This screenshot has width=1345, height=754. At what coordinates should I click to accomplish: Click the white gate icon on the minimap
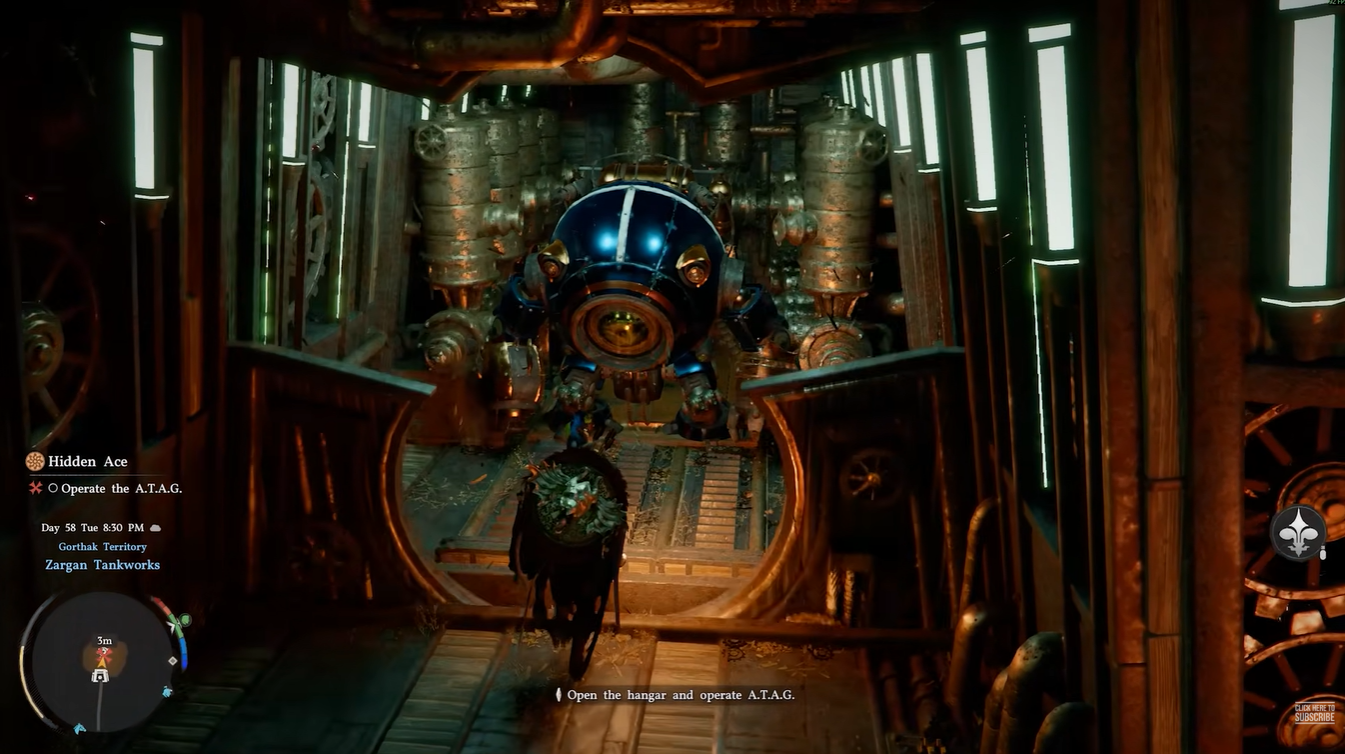click(x=99, y=676)
